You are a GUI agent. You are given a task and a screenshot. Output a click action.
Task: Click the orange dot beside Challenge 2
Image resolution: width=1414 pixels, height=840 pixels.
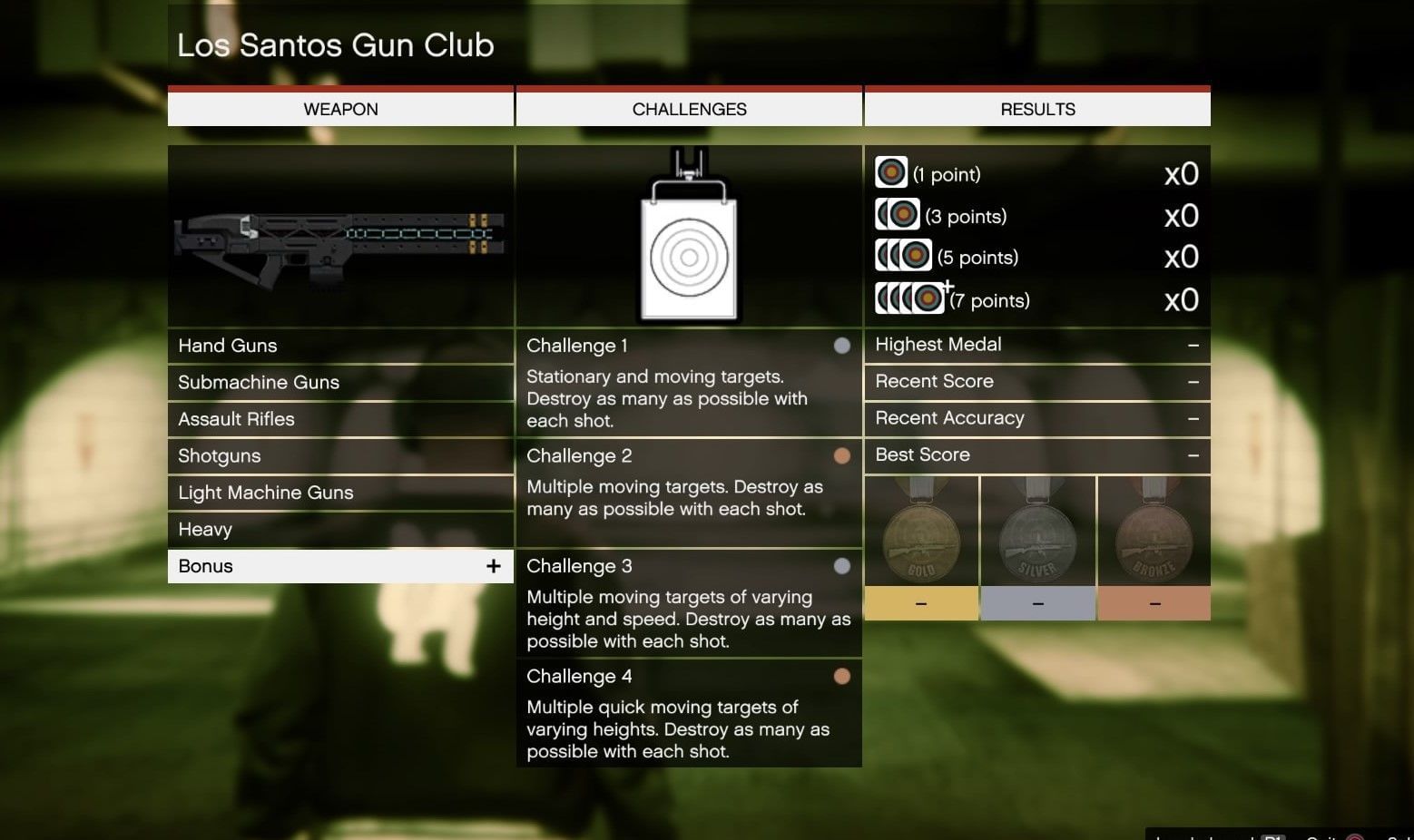(842, 455)
